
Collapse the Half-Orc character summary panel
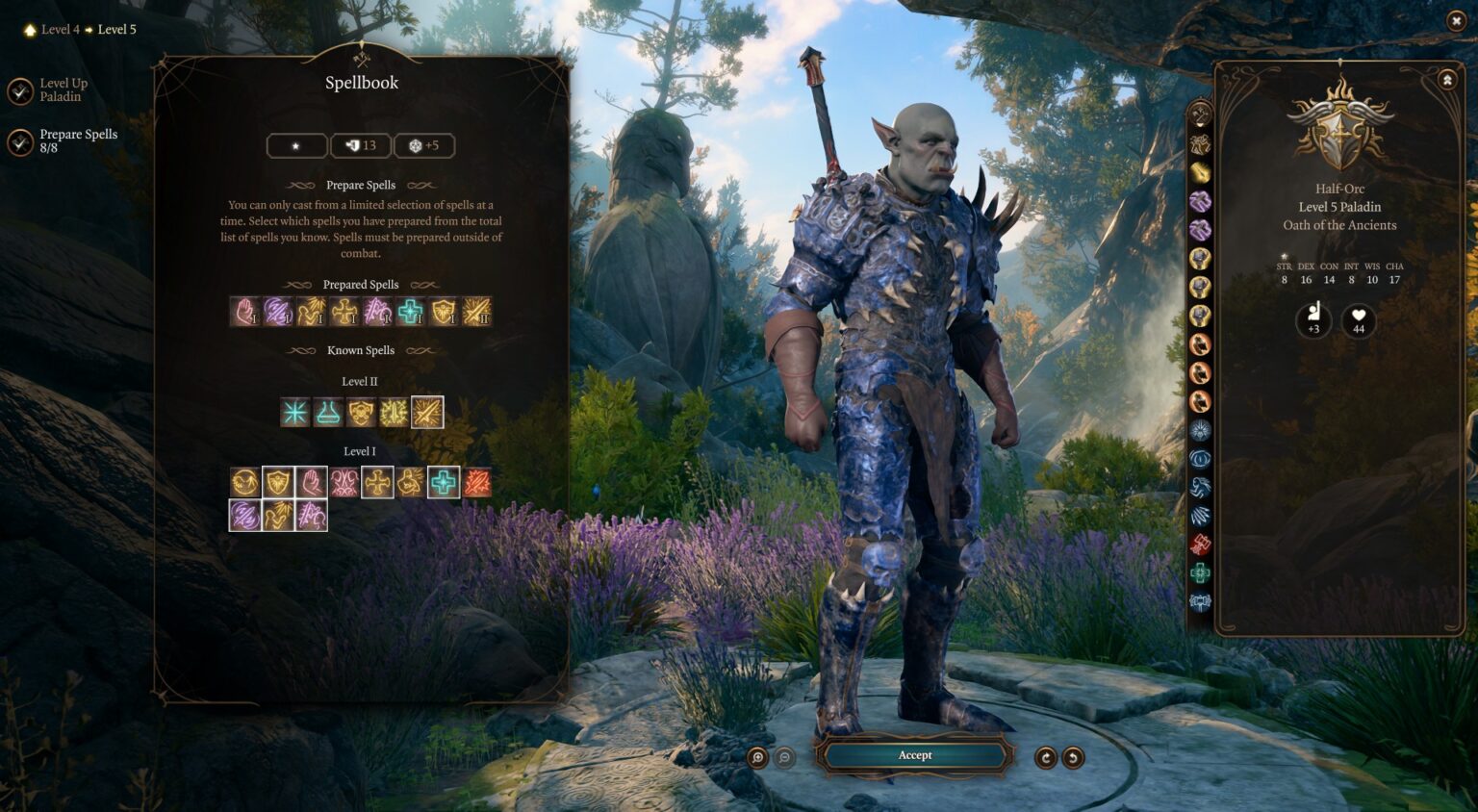point(1446,81)
